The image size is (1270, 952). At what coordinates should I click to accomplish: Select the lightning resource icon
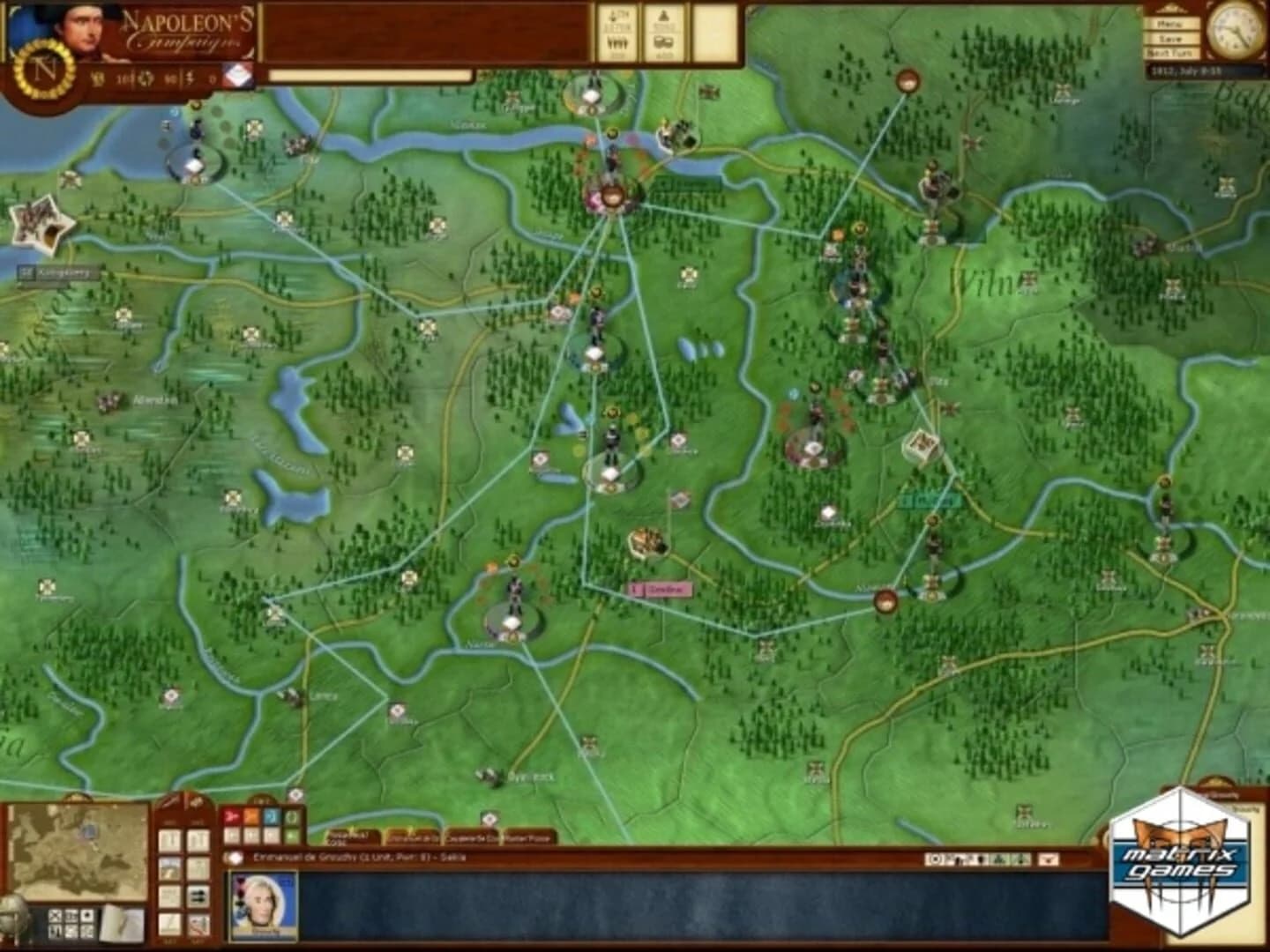tap(189, 77)
